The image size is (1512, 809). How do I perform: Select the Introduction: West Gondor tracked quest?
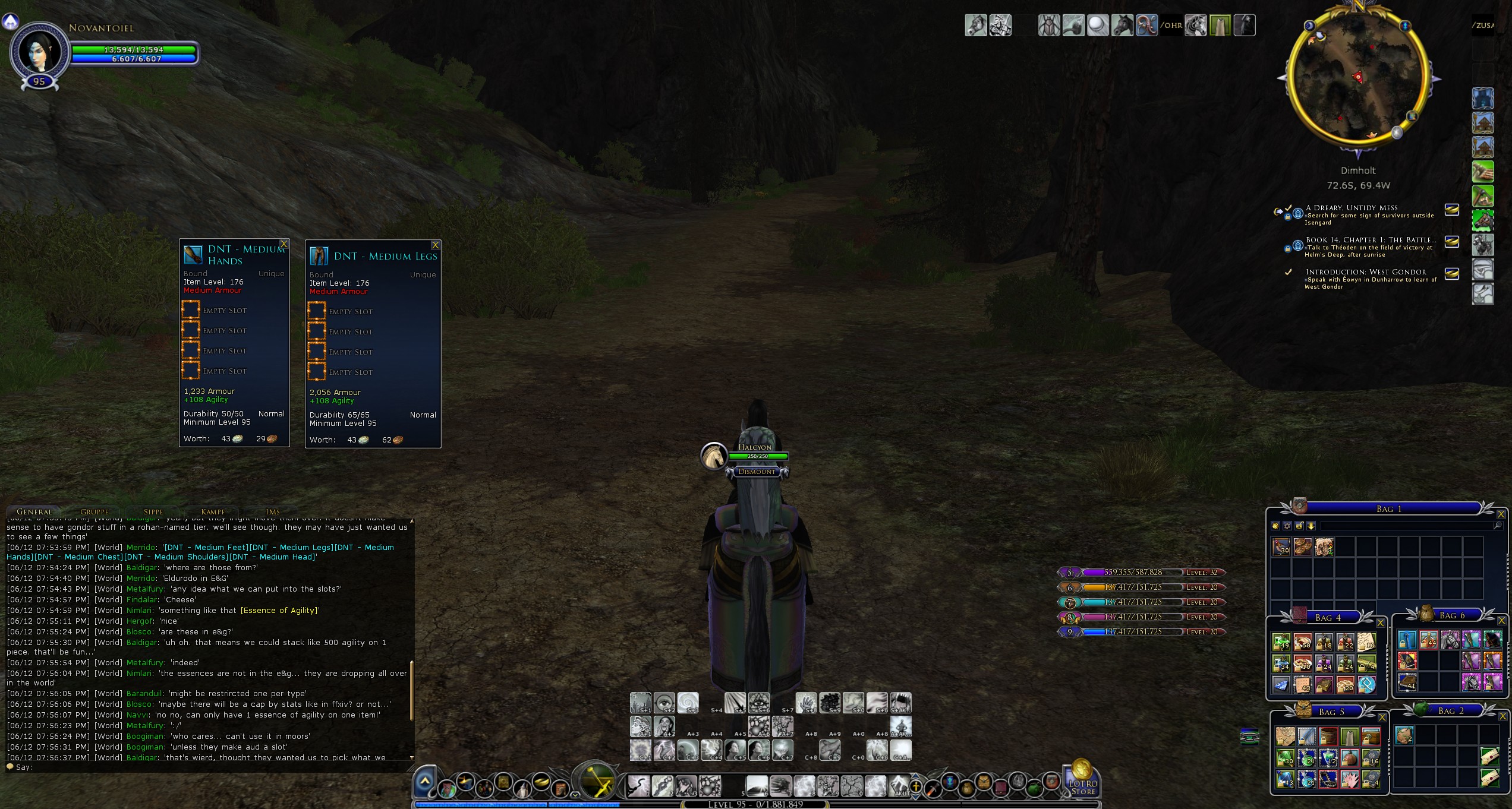pos(1366,272)
